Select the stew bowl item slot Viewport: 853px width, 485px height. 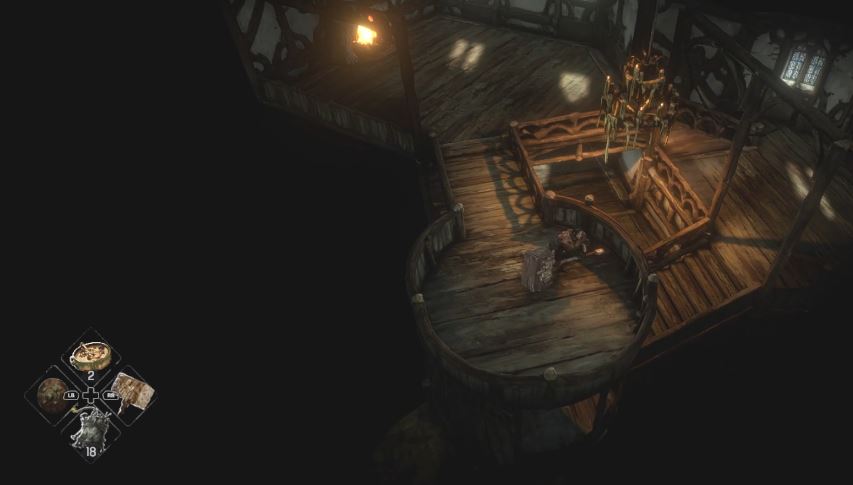click(x=91, y=356)
